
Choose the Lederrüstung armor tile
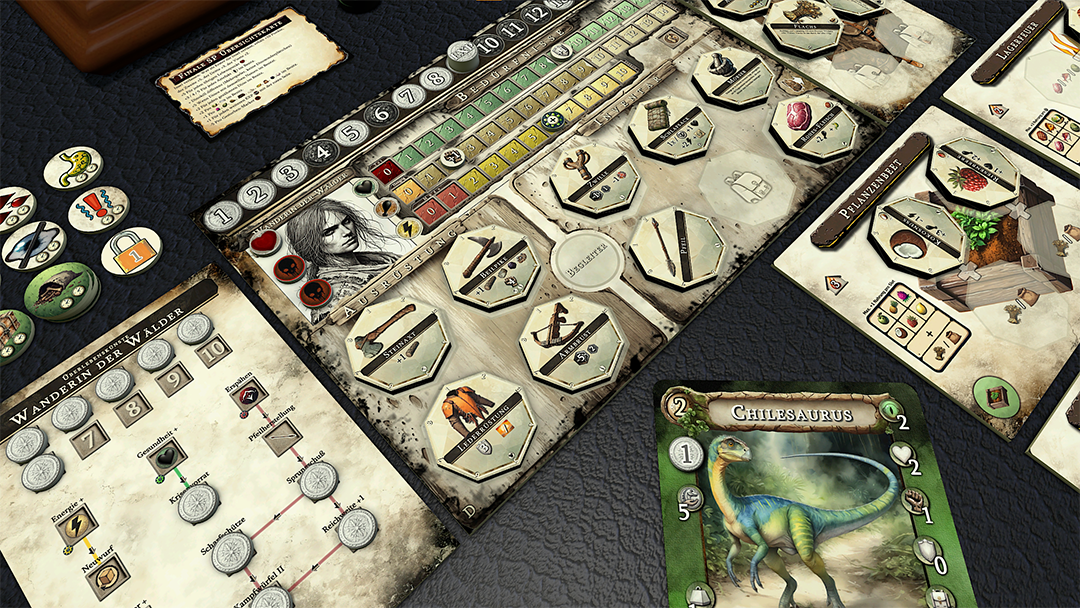click(x=480, y=425)
